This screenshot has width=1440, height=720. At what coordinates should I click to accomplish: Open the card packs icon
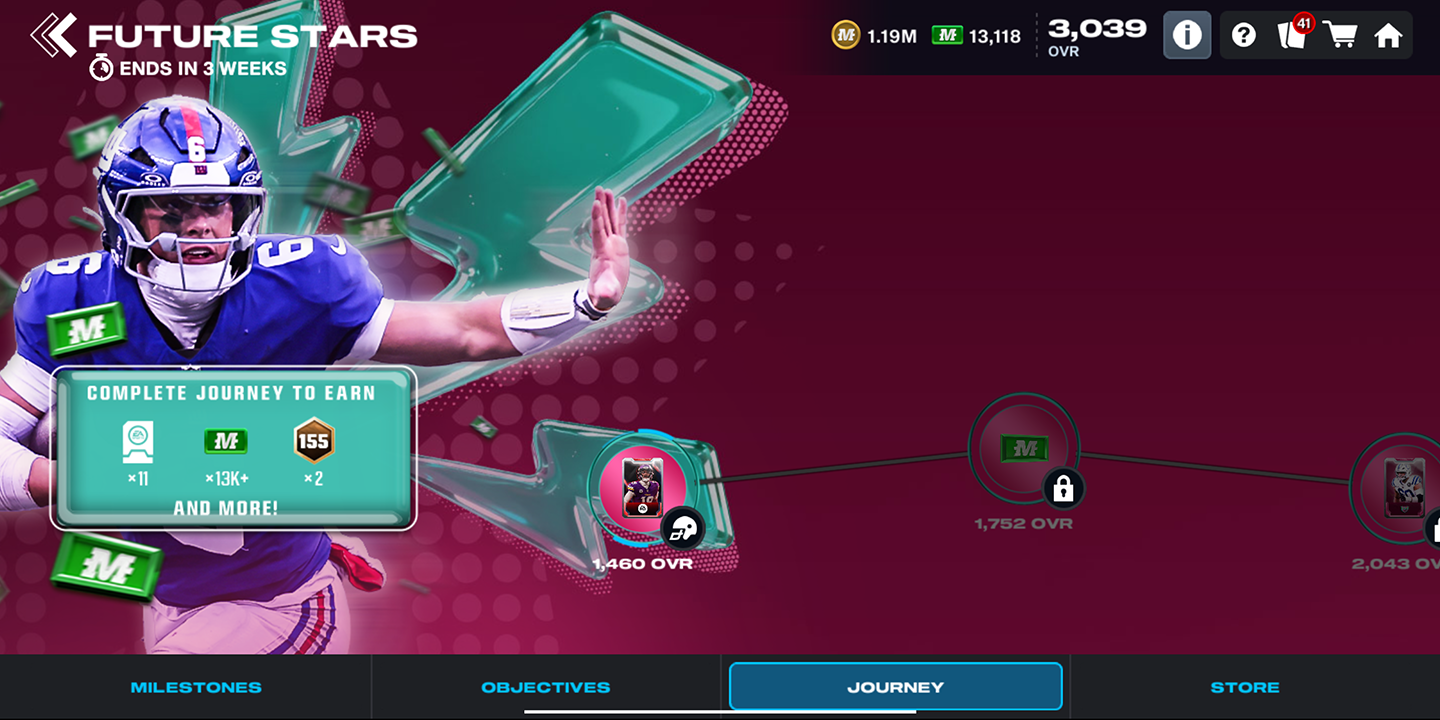[1293, 36]
